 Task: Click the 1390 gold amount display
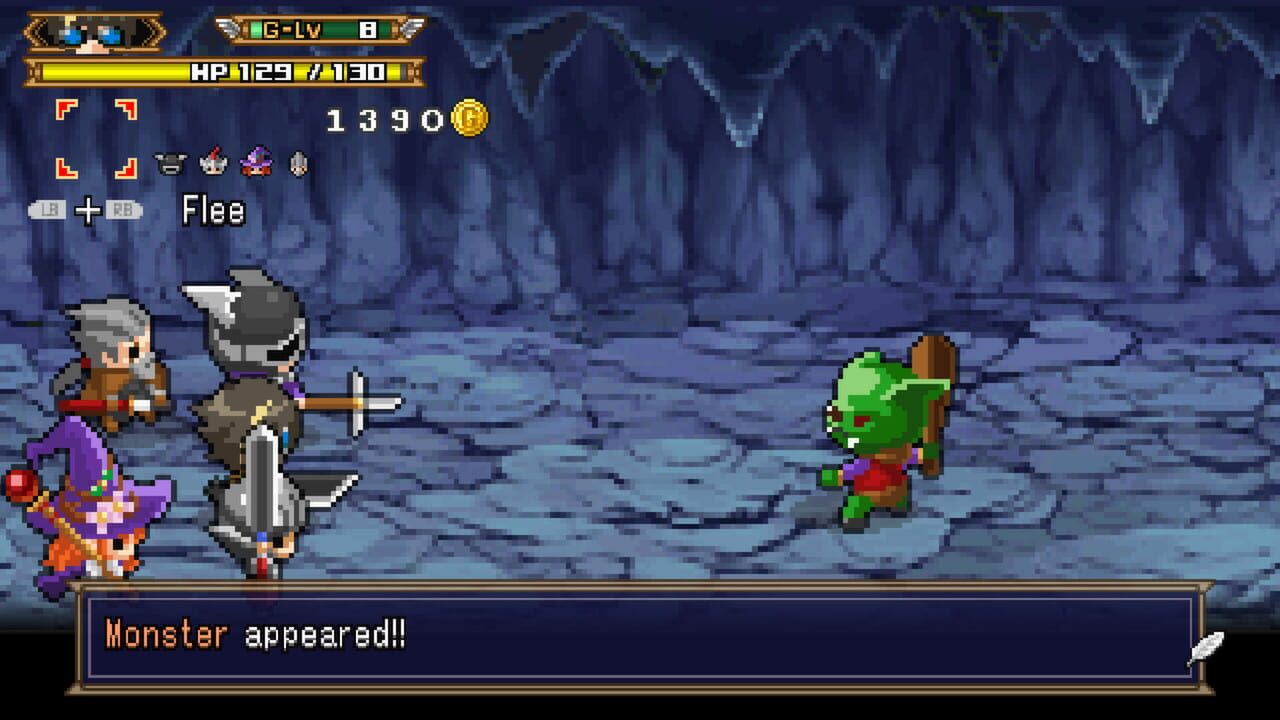[x=385, y=117]
